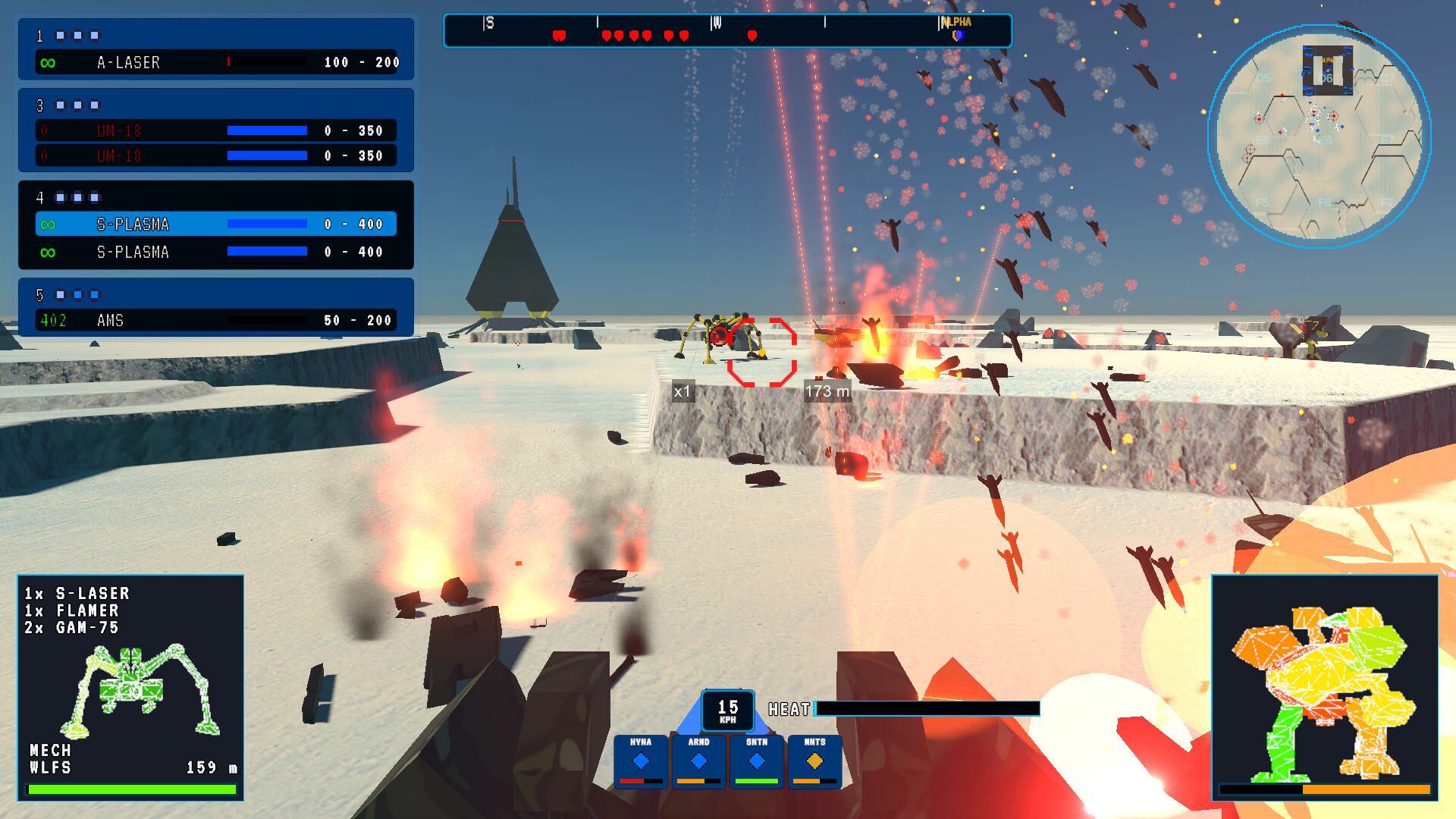Toggle the first fire-mode dot on weapon group 1
Viewport: 1456px width, 819px height.
60,35
